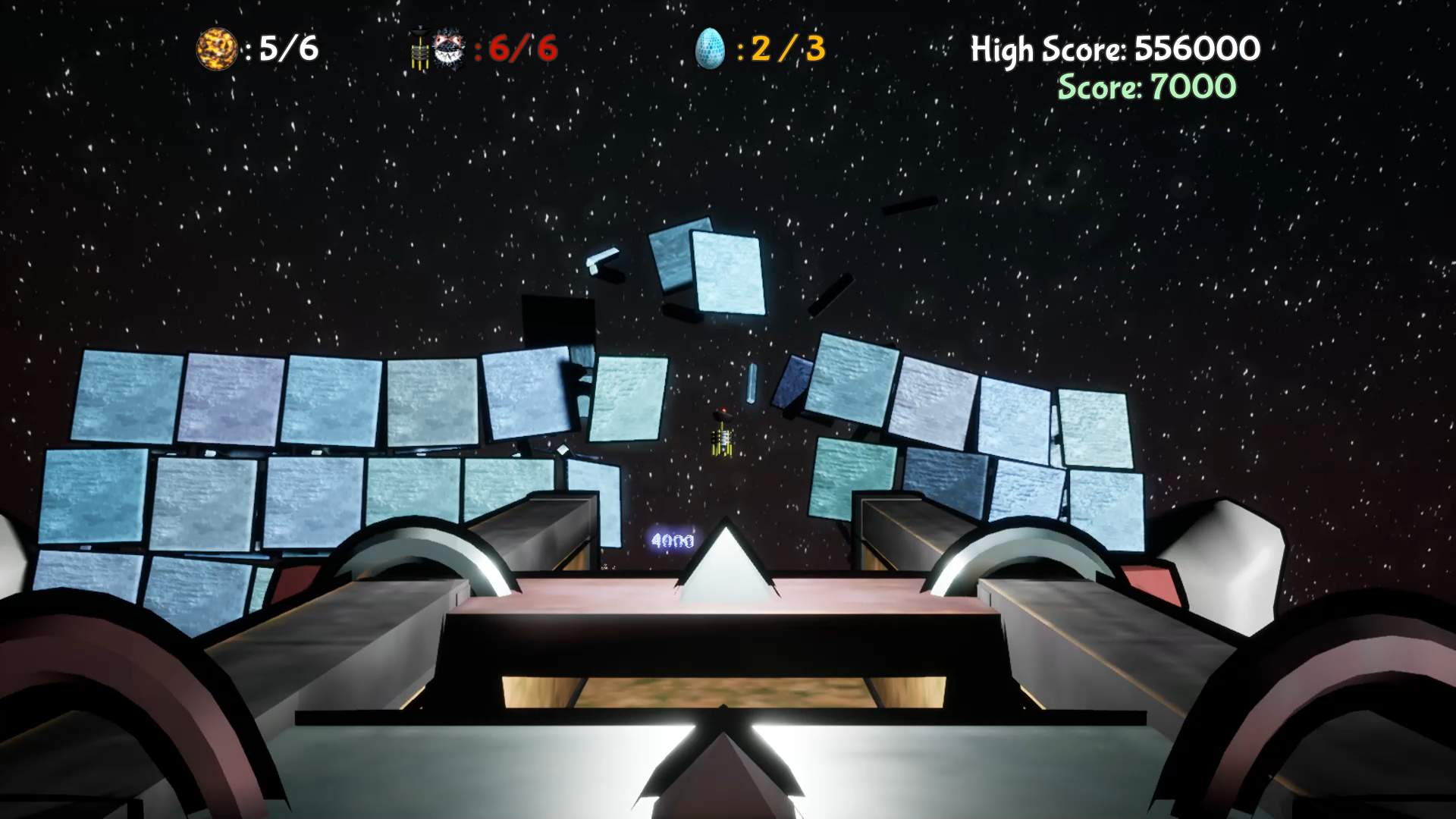Select the red 6/6 enemy counter

coord(523,49)
